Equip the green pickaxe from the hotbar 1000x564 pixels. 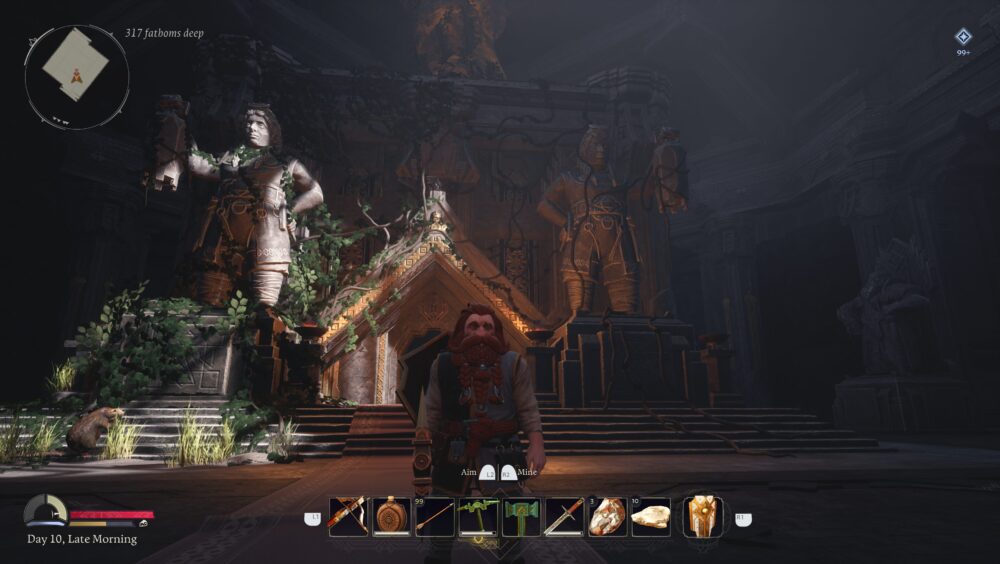[x=478, y=517]
